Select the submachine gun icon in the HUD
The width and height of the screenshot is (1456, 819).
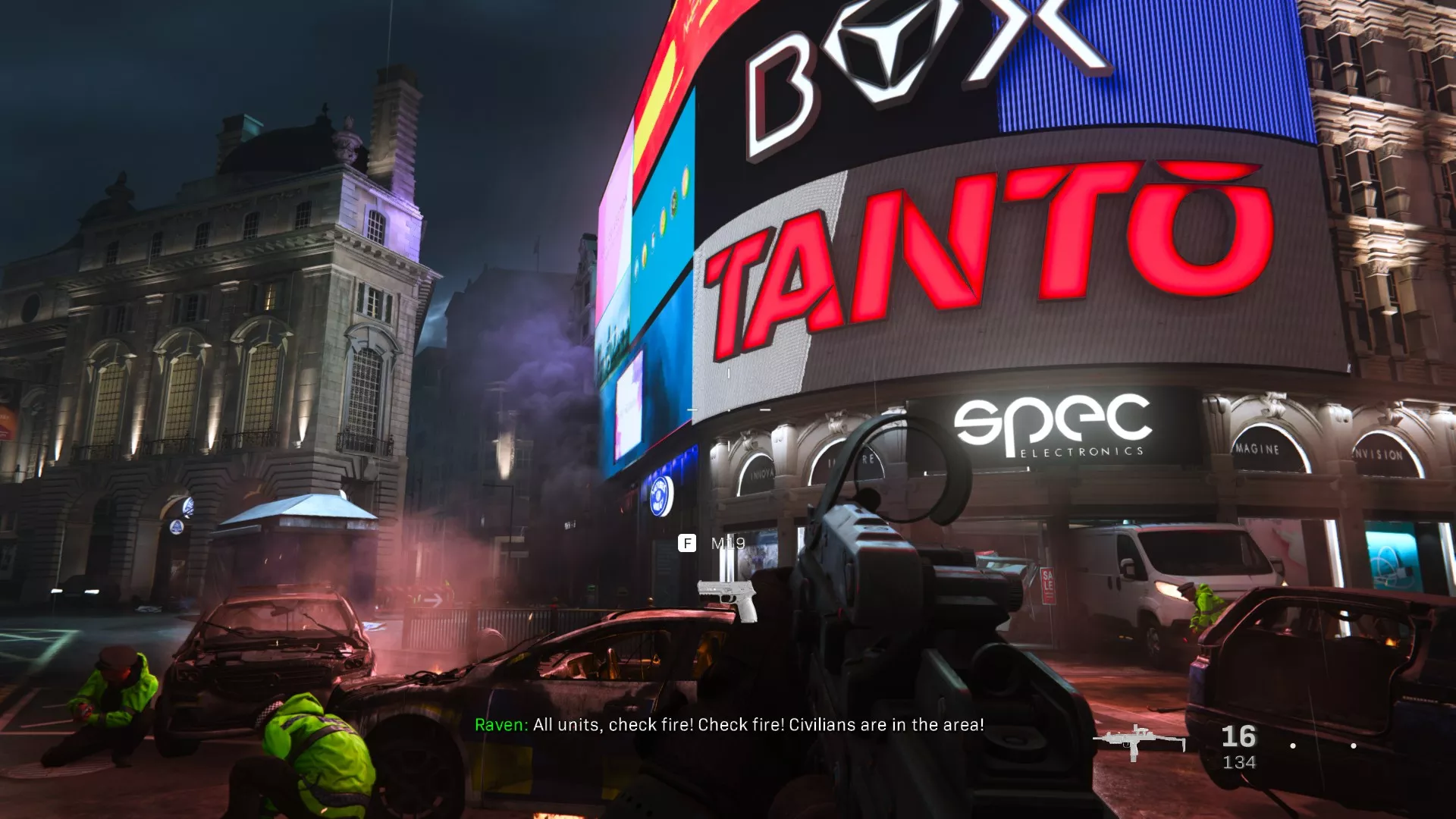(1137, 739)
